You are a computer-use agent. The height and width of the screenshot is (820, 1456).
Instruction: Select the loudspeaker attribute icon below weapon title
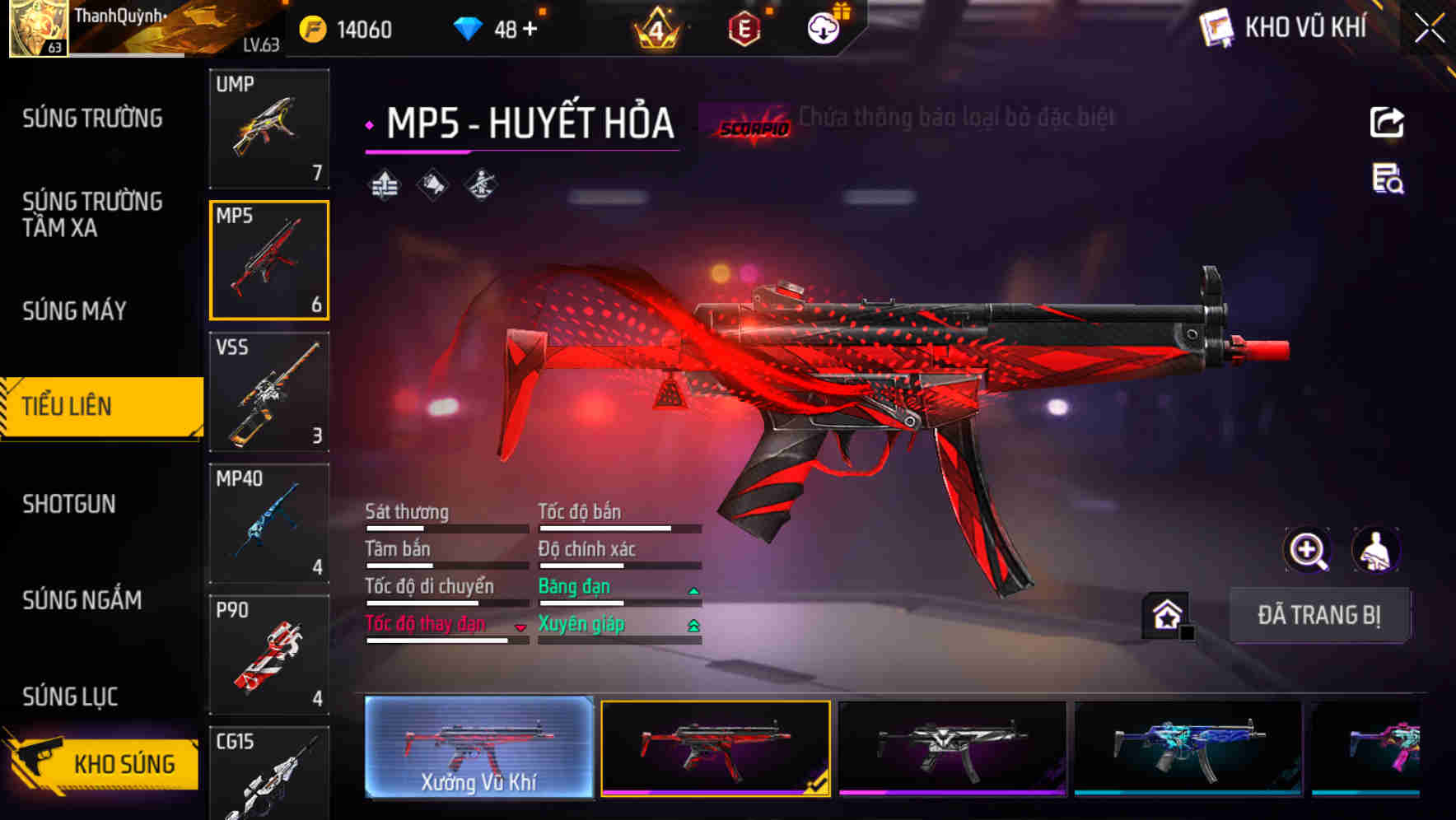[432, 184]
